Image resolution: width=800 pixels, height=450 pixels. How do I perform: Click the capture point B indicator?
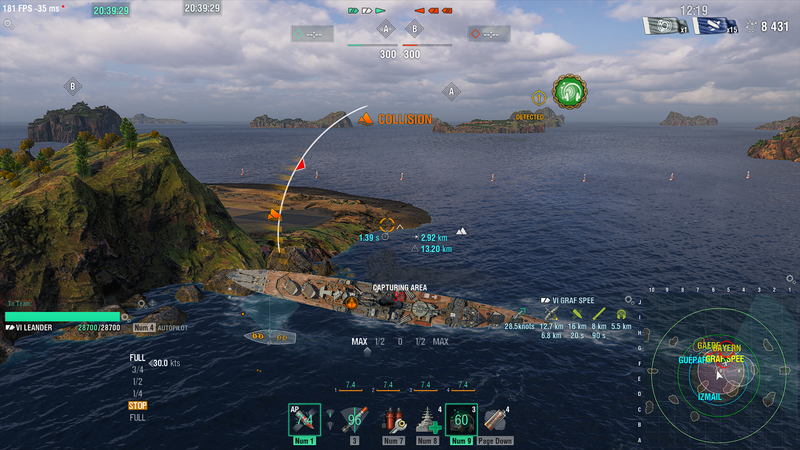click(x=414, y=29)
